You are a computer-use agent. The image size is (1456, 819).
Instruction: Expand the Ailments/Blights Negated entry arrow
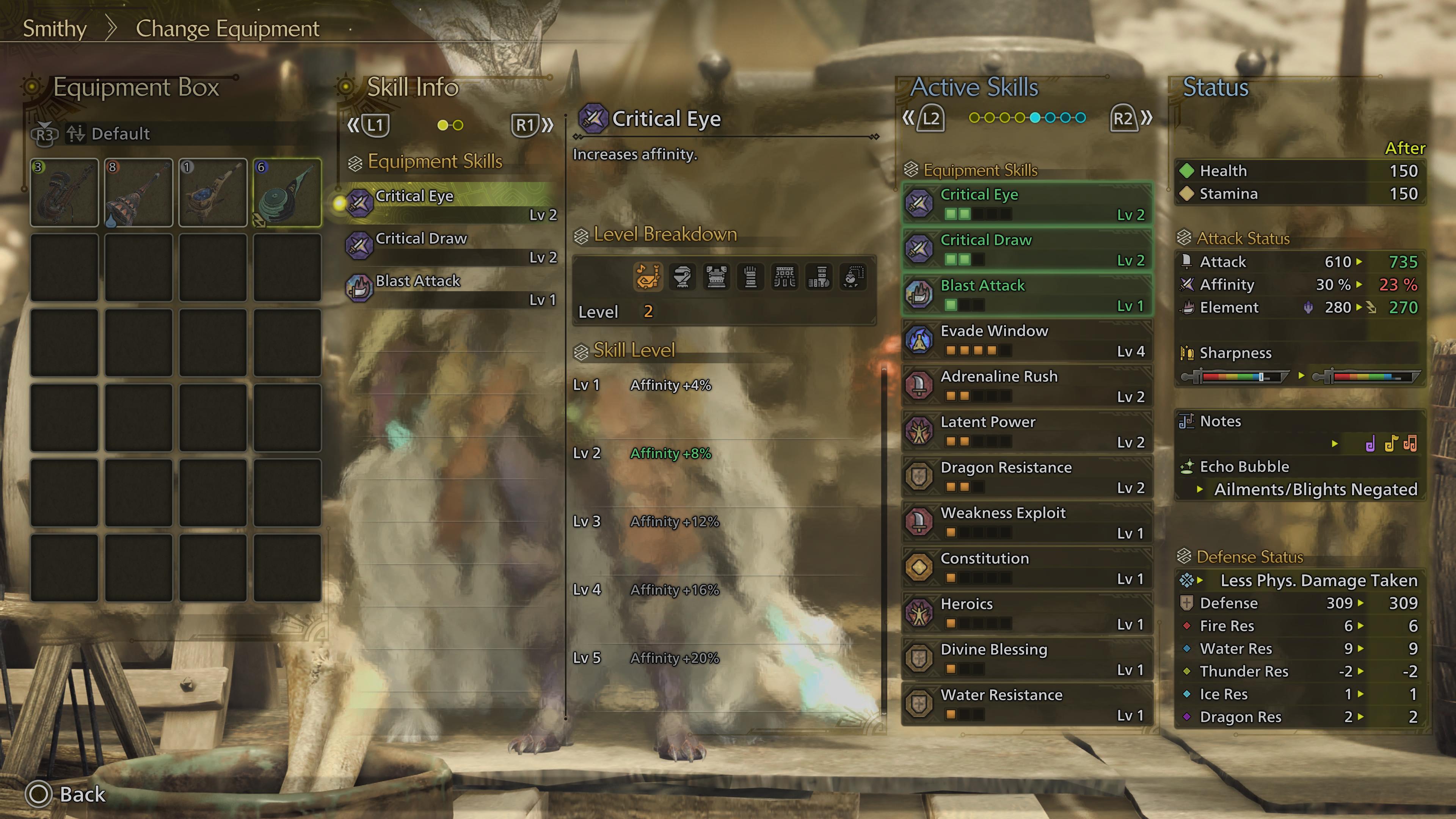[x=1199, y=490]
